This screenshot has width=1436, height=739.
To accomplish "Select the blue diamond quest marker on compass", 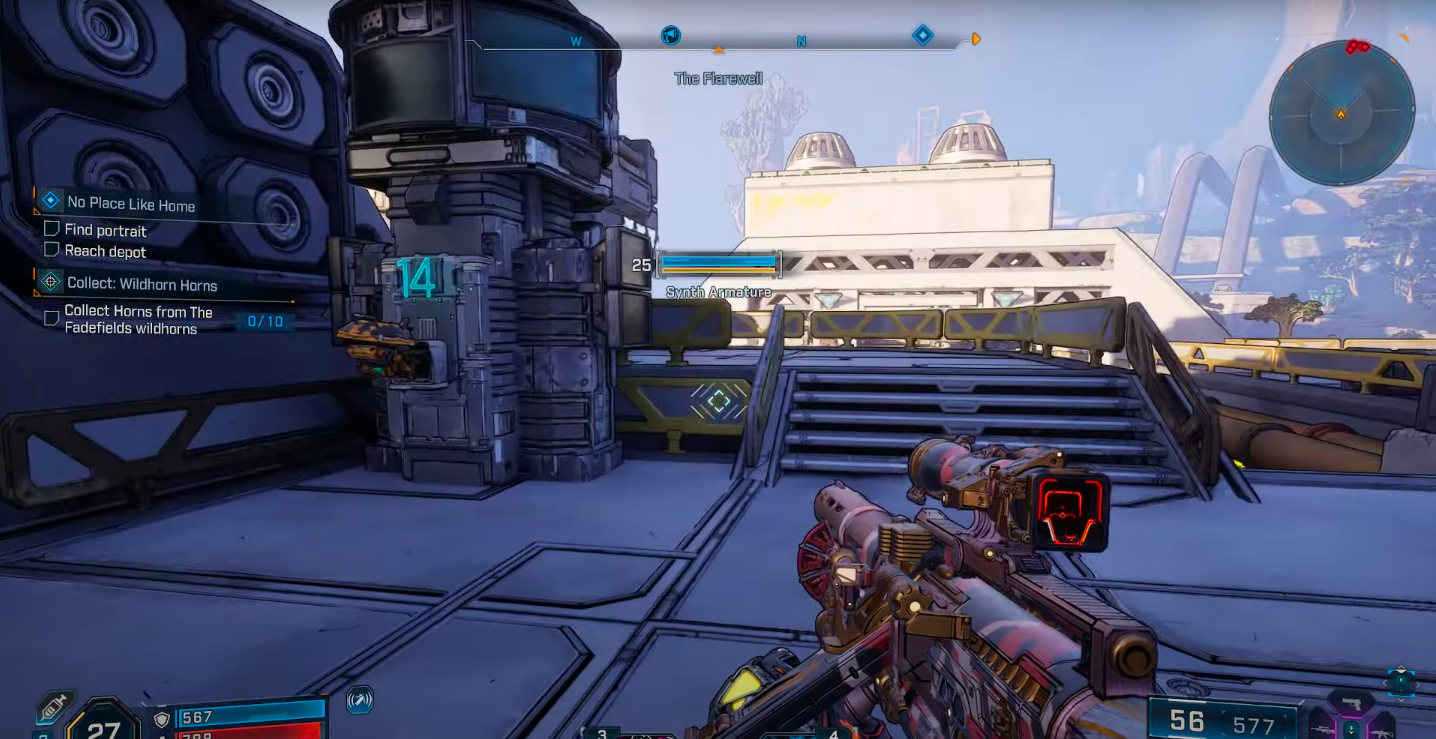I will (x=922, y=36).
